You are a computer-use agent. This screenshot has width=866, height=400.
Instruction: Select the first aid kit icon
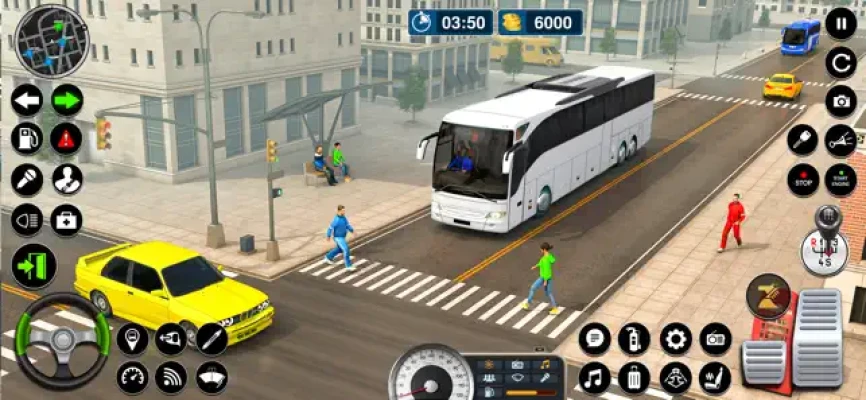click(x=67, y=219)
